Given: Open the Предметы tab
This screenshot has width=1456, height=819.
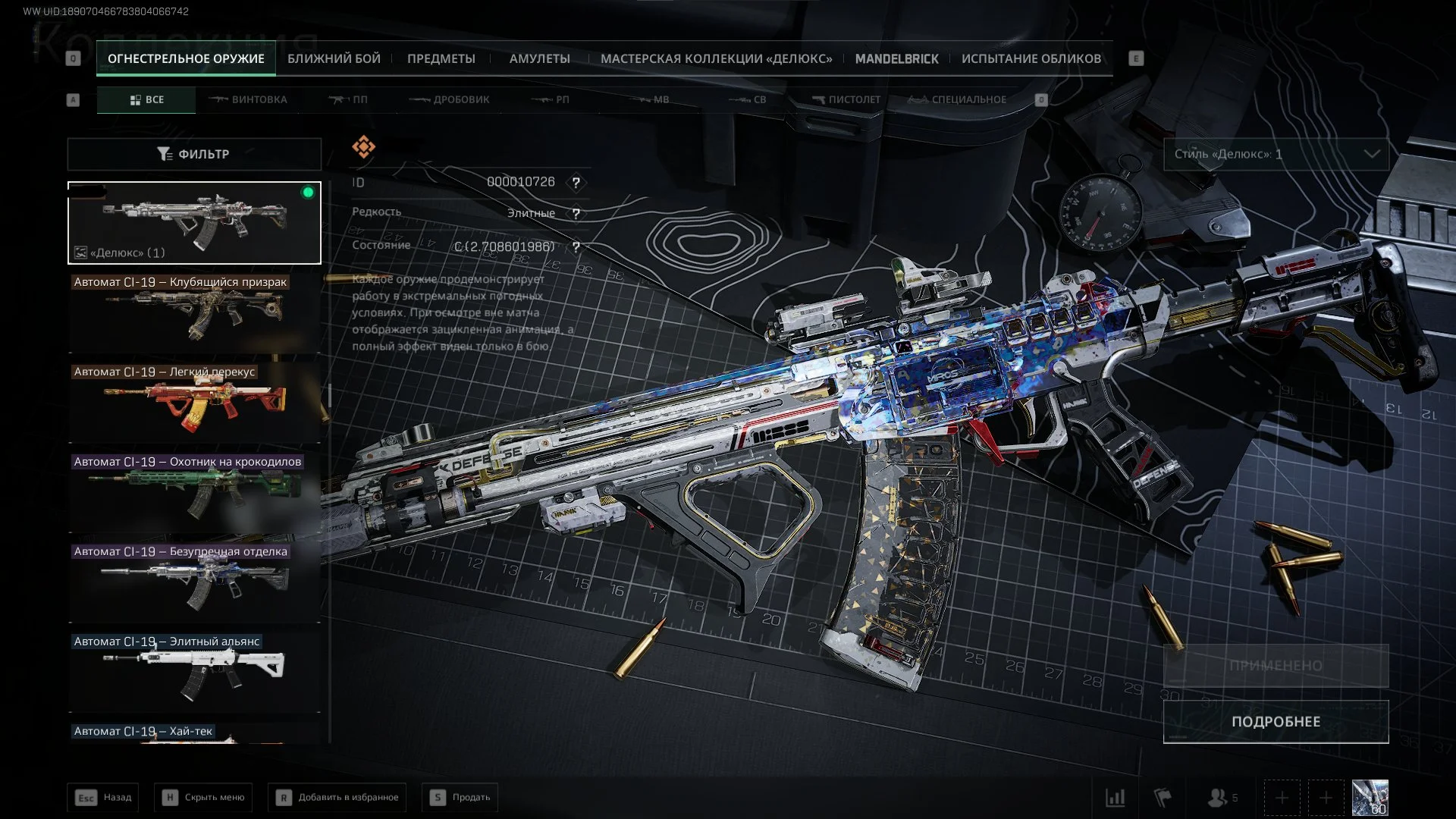Looking at the screenshot, I should pos(441,58).
